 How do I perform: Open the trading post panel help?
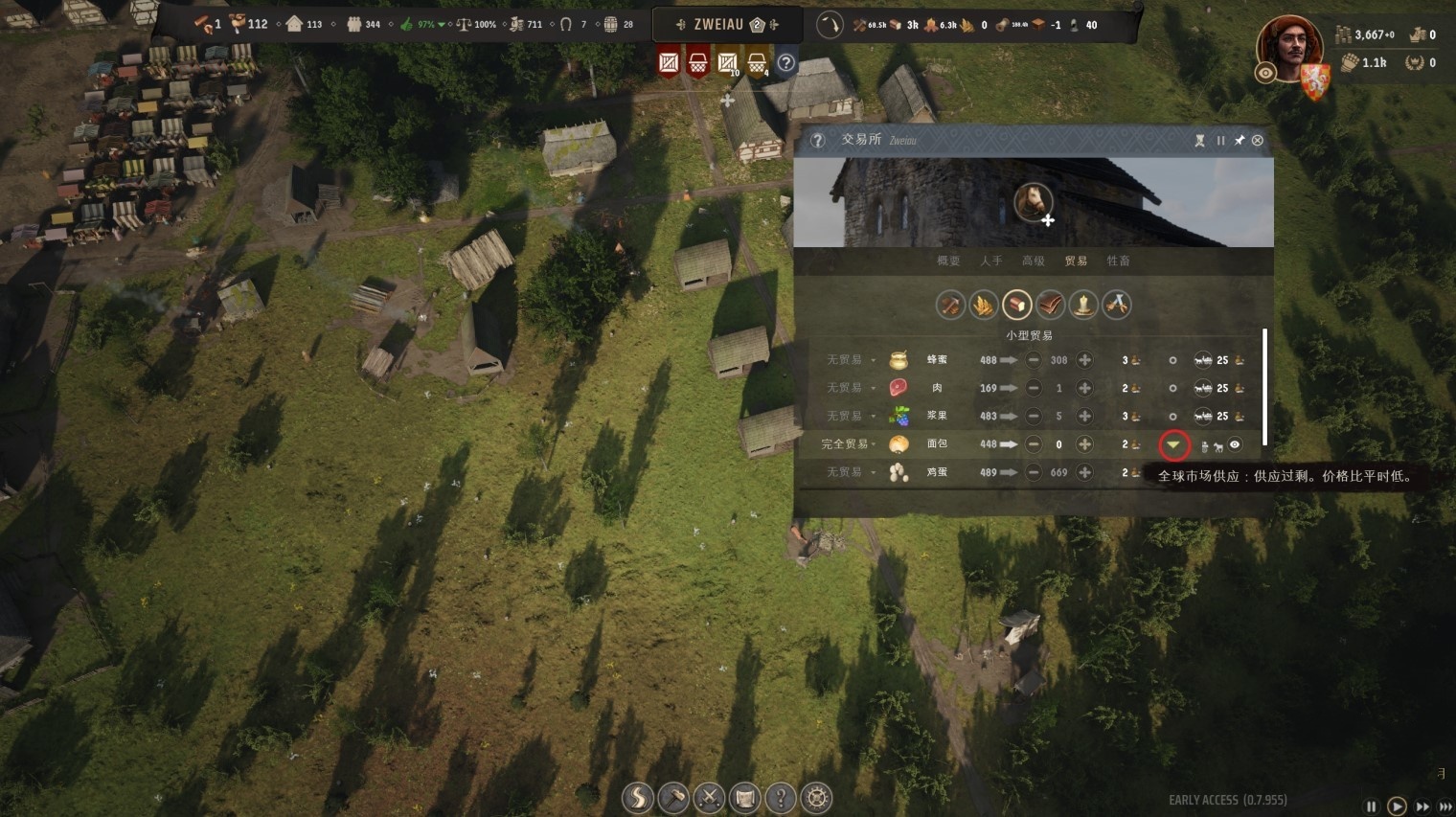tap(817, 141)
